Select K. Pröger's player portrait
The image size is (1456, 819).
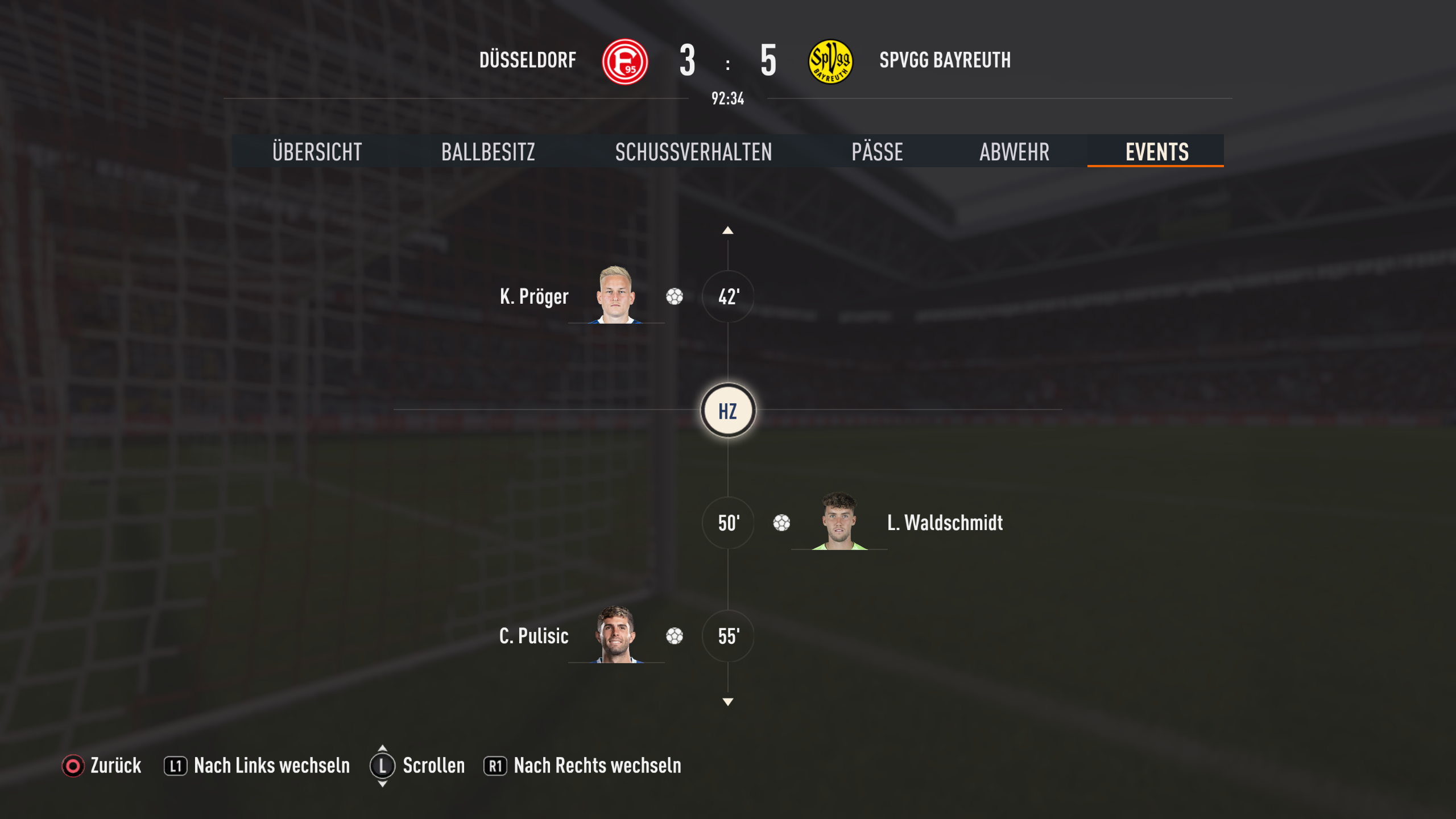pyautogui.click(x=616, y=295)
